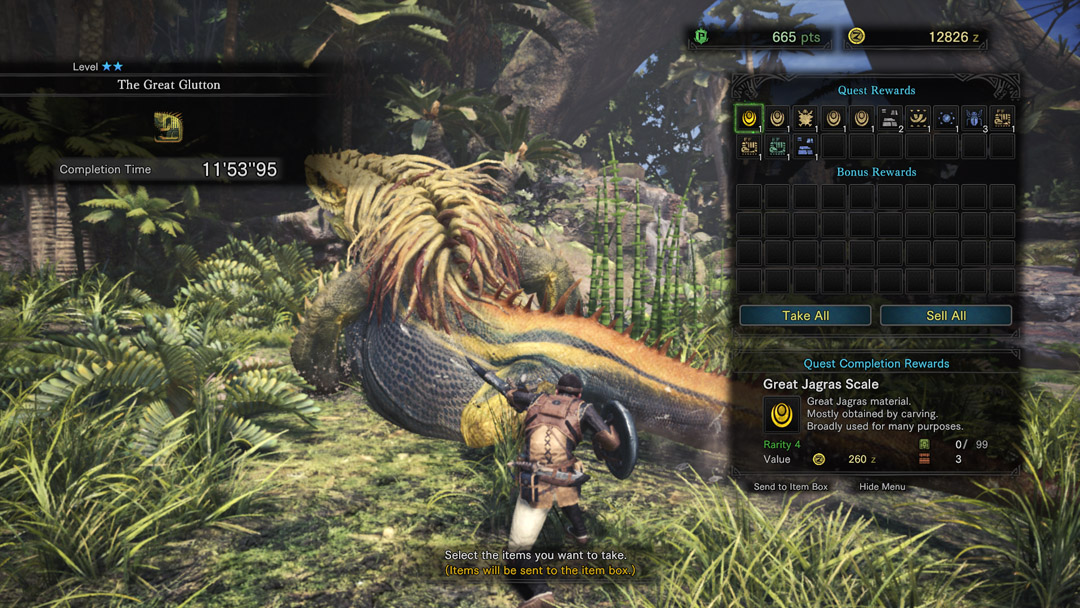Viewport: 1080px width, 608px height.
Task: Choose the yellow claw fragments reward
Action: (917, 119)
